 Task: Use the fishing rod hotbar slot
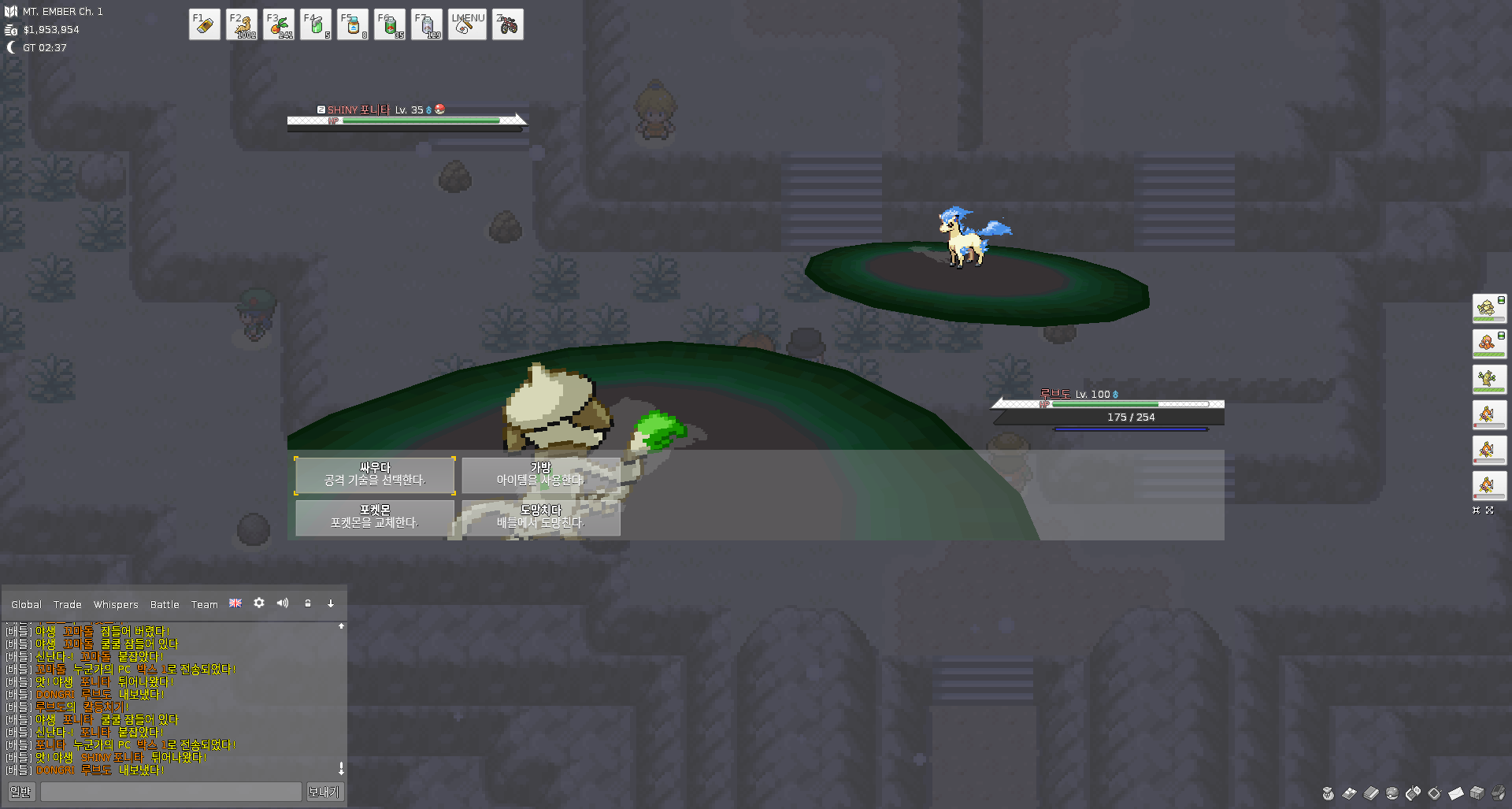click(466, 24)
